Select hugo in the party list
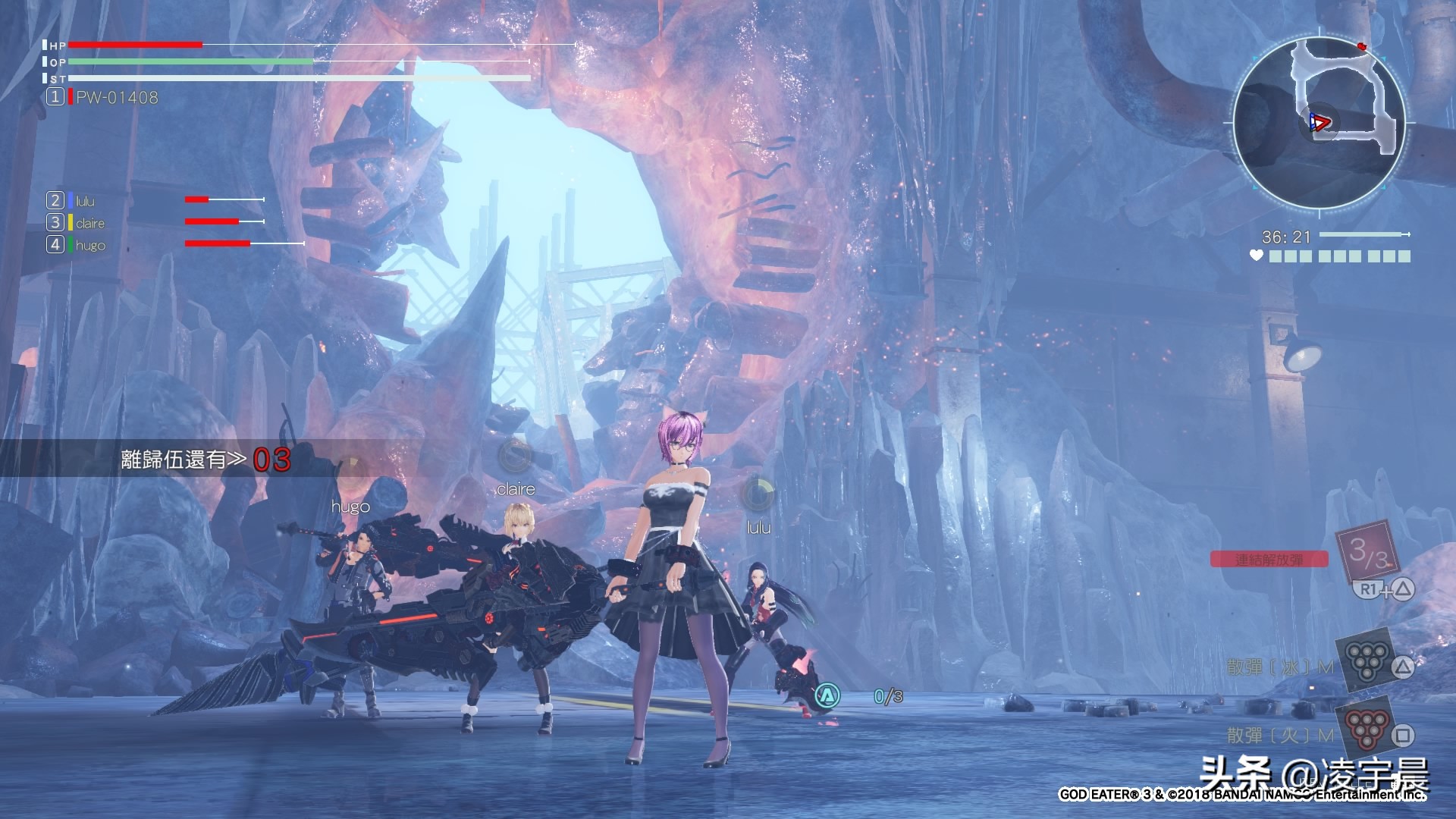This screenshot has height=819, width=1456. (x=89, y=245)
